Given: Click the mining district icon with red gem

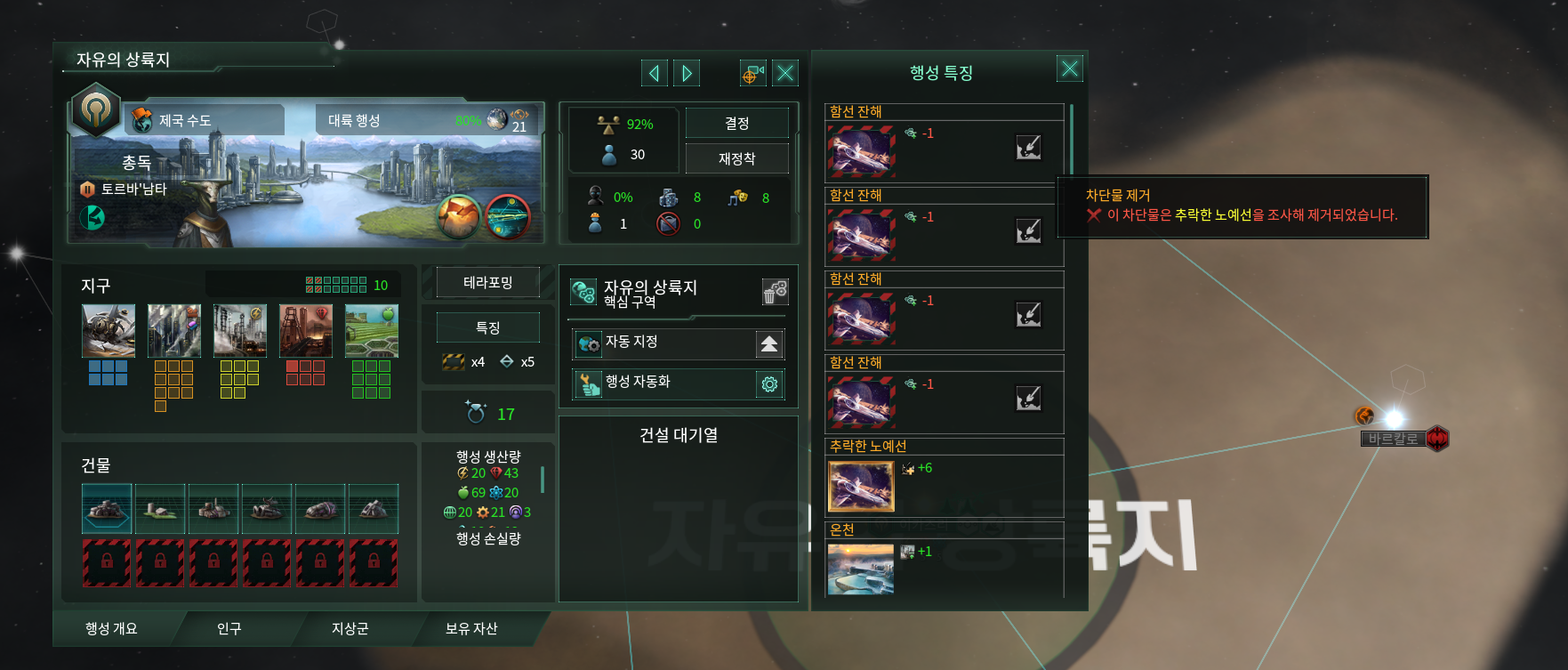Looking at the screenshot, I should (305, 329).
